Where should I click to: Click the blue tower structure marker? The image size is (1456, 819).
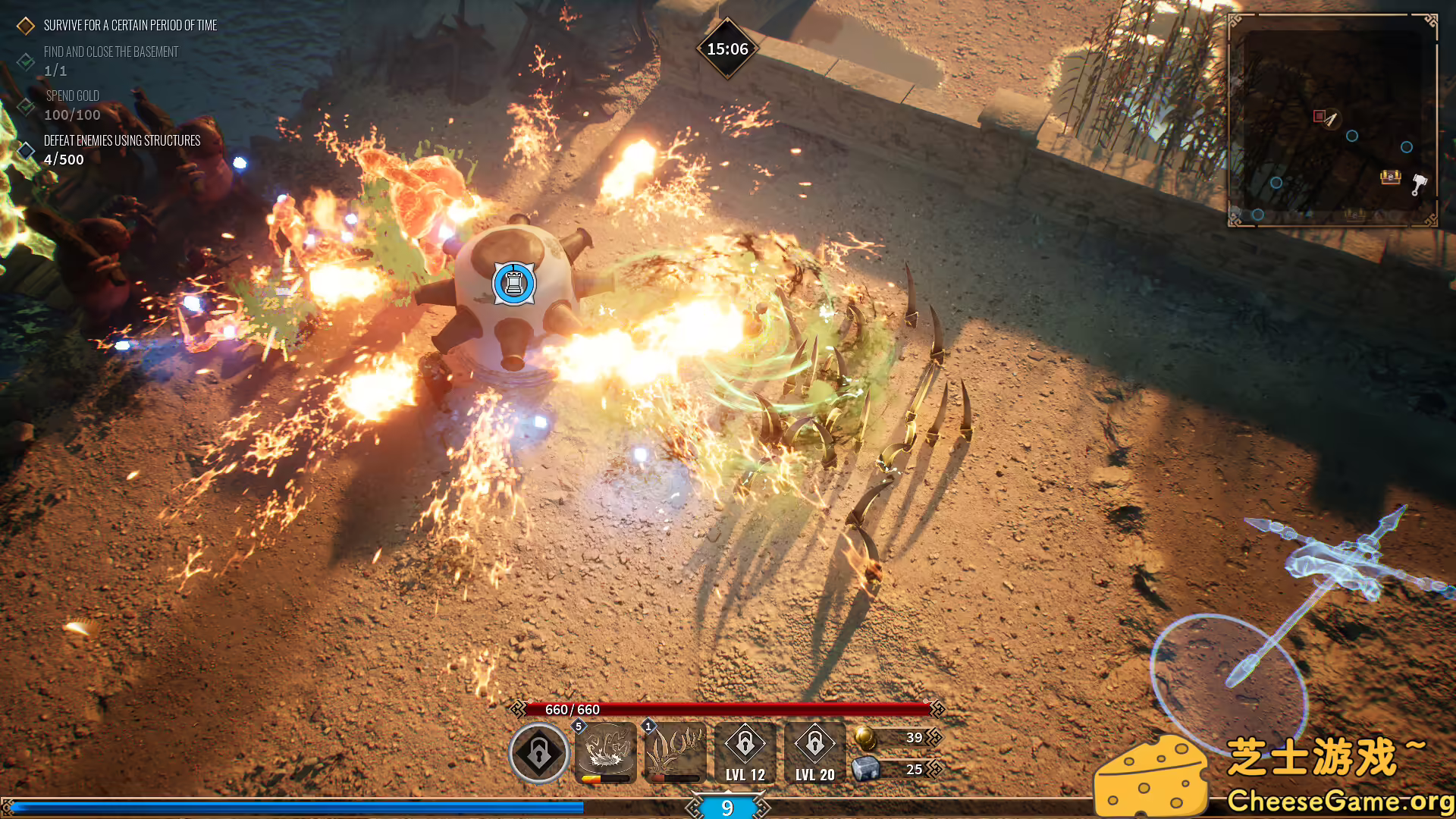point(514,284)
